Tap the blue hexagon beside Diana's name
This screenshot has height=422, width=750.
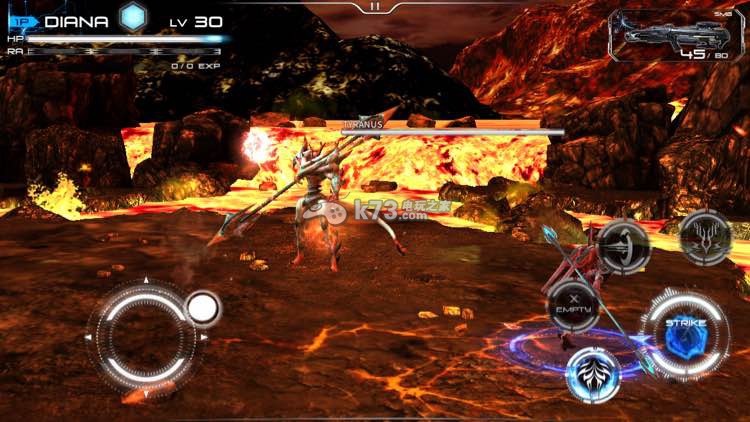click(132, 17)
